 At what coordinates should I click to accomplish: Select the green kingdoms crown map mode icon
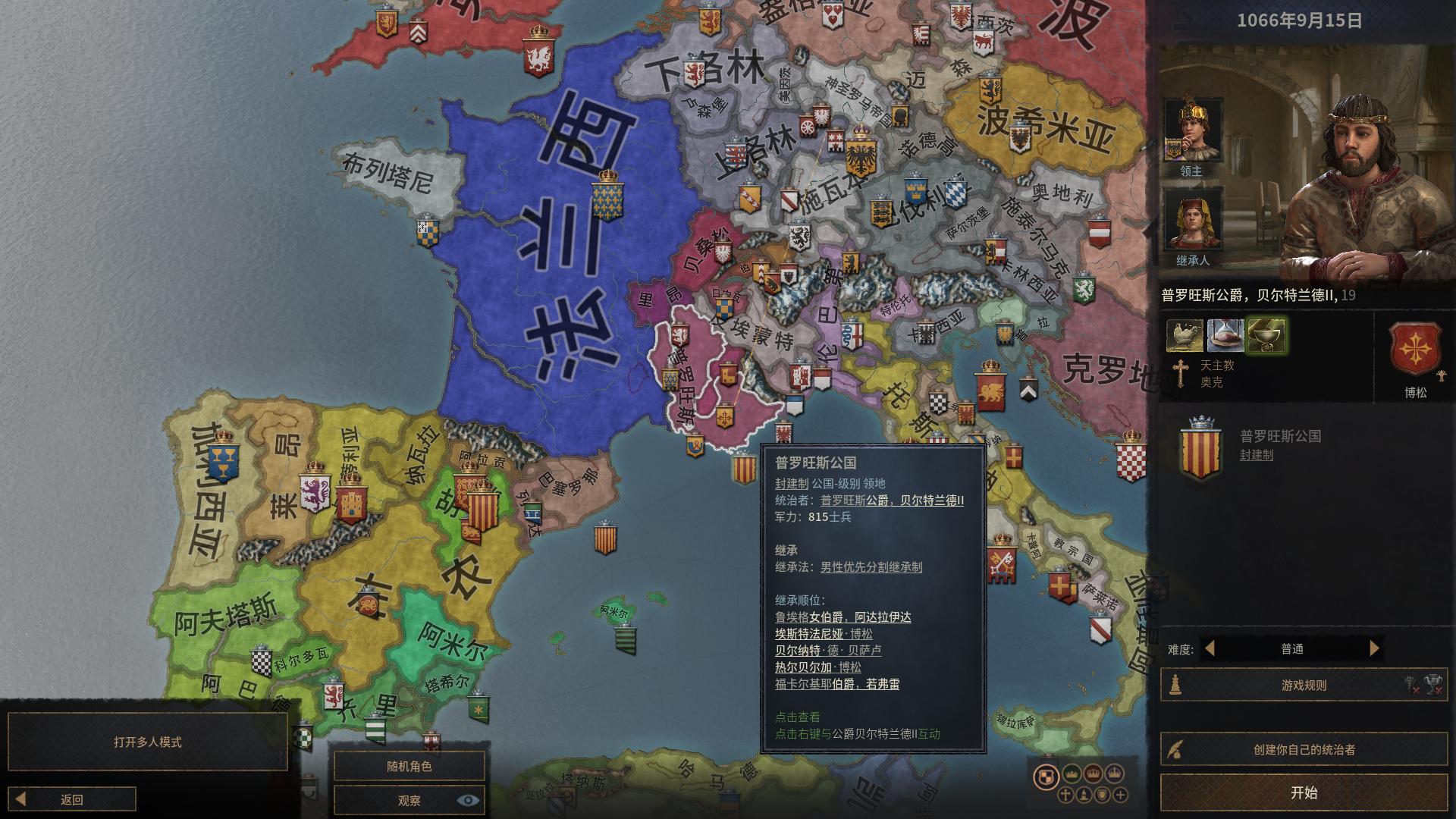tap(1072, 774)
